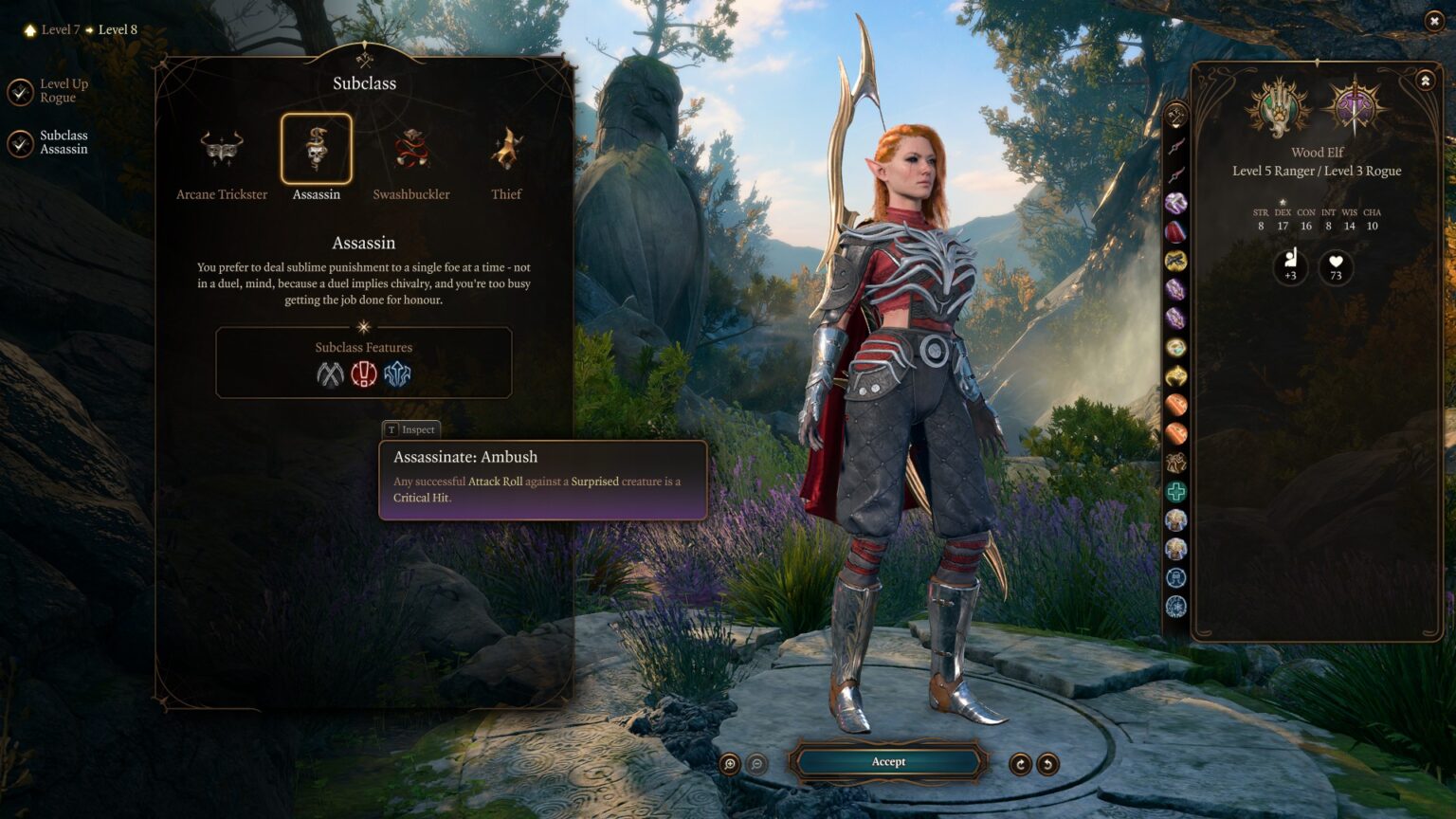This screenshot has width=1456, height=819.
Task: Select the Swashbuckler subclass icon
Action: tap(409, 150)
